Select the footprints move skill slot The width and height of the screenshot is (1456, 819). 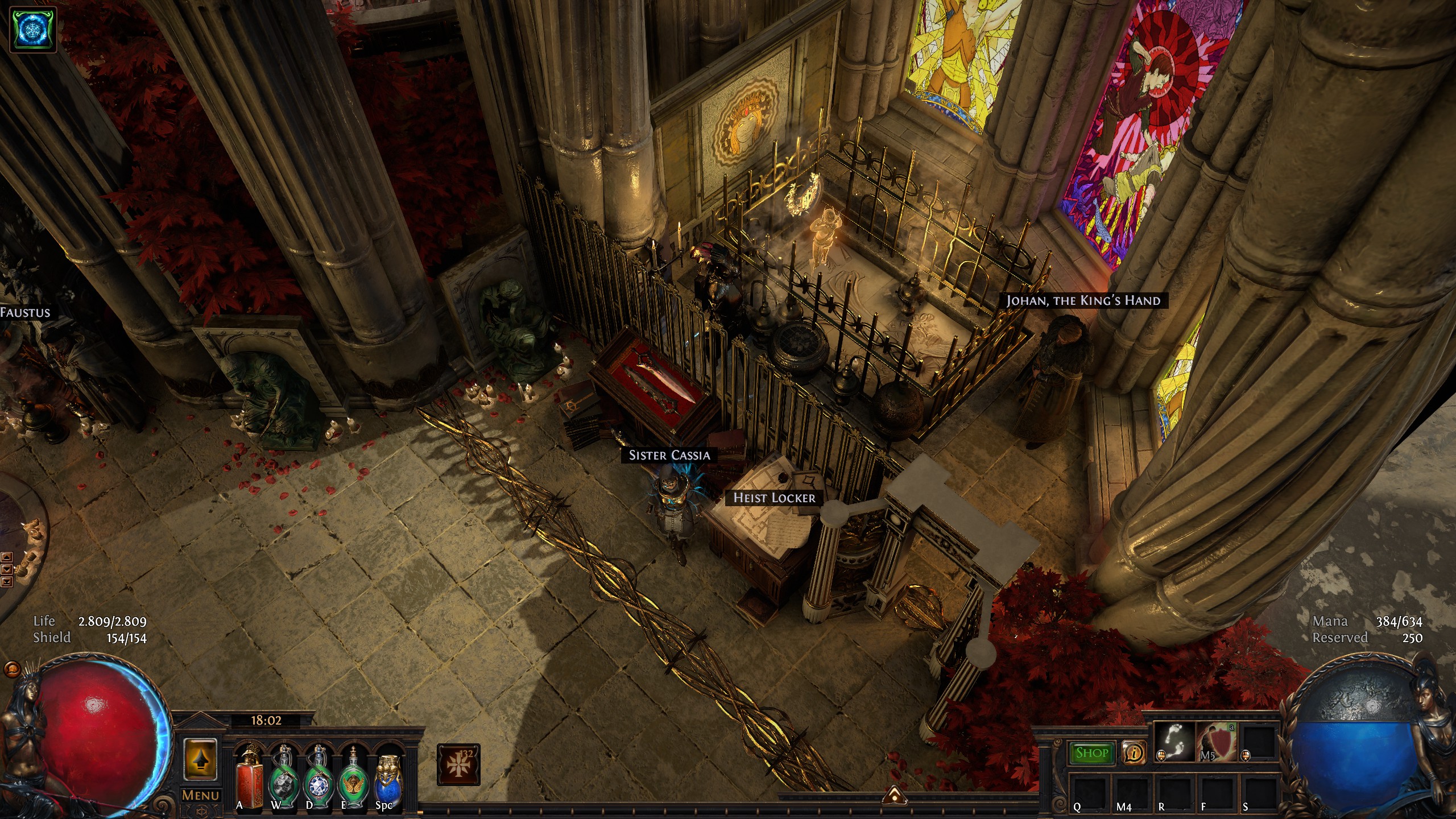[1174, 741]
